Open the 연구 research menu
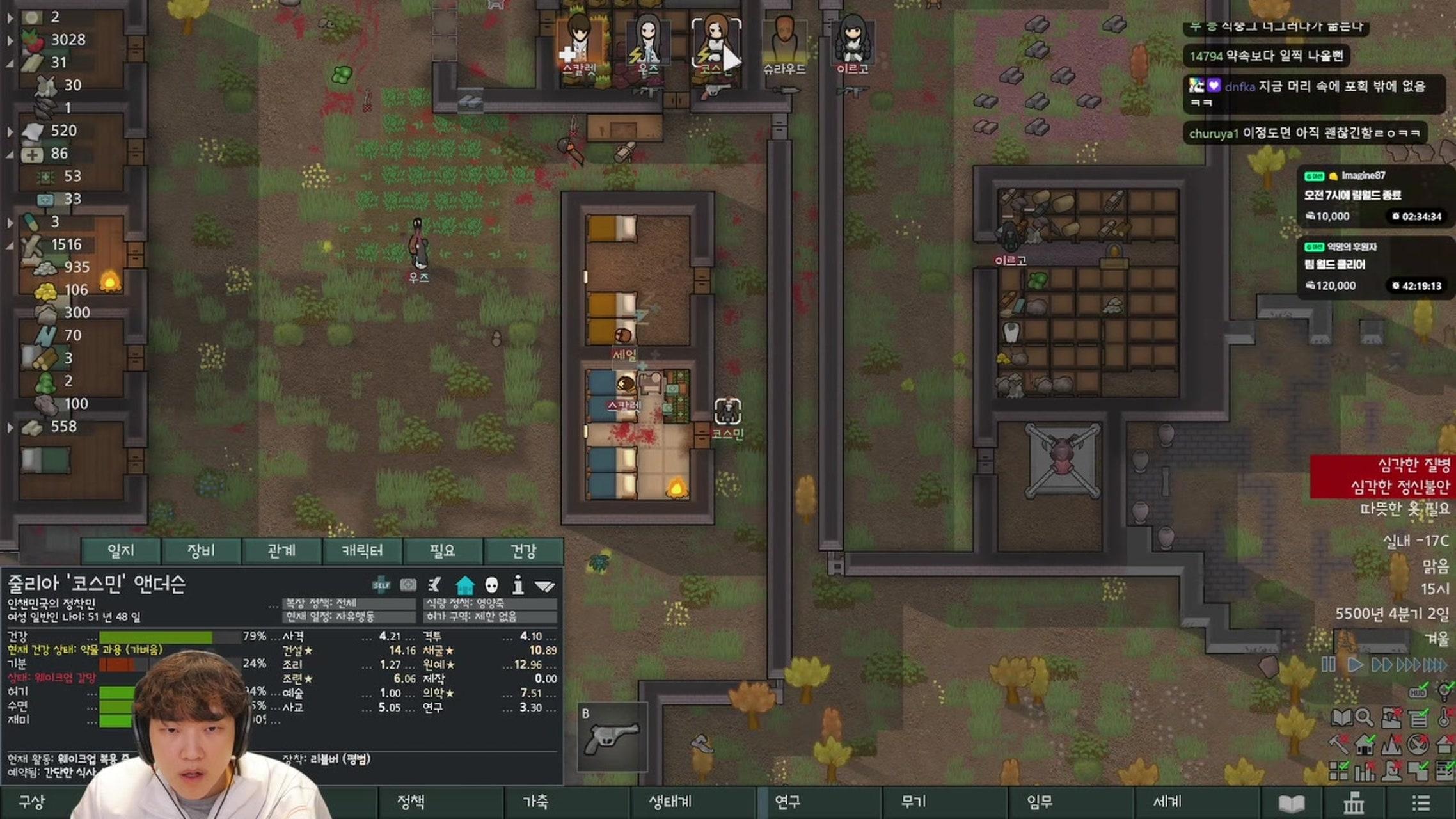This screenshot has height=819, width=1456. click(787, 802)
